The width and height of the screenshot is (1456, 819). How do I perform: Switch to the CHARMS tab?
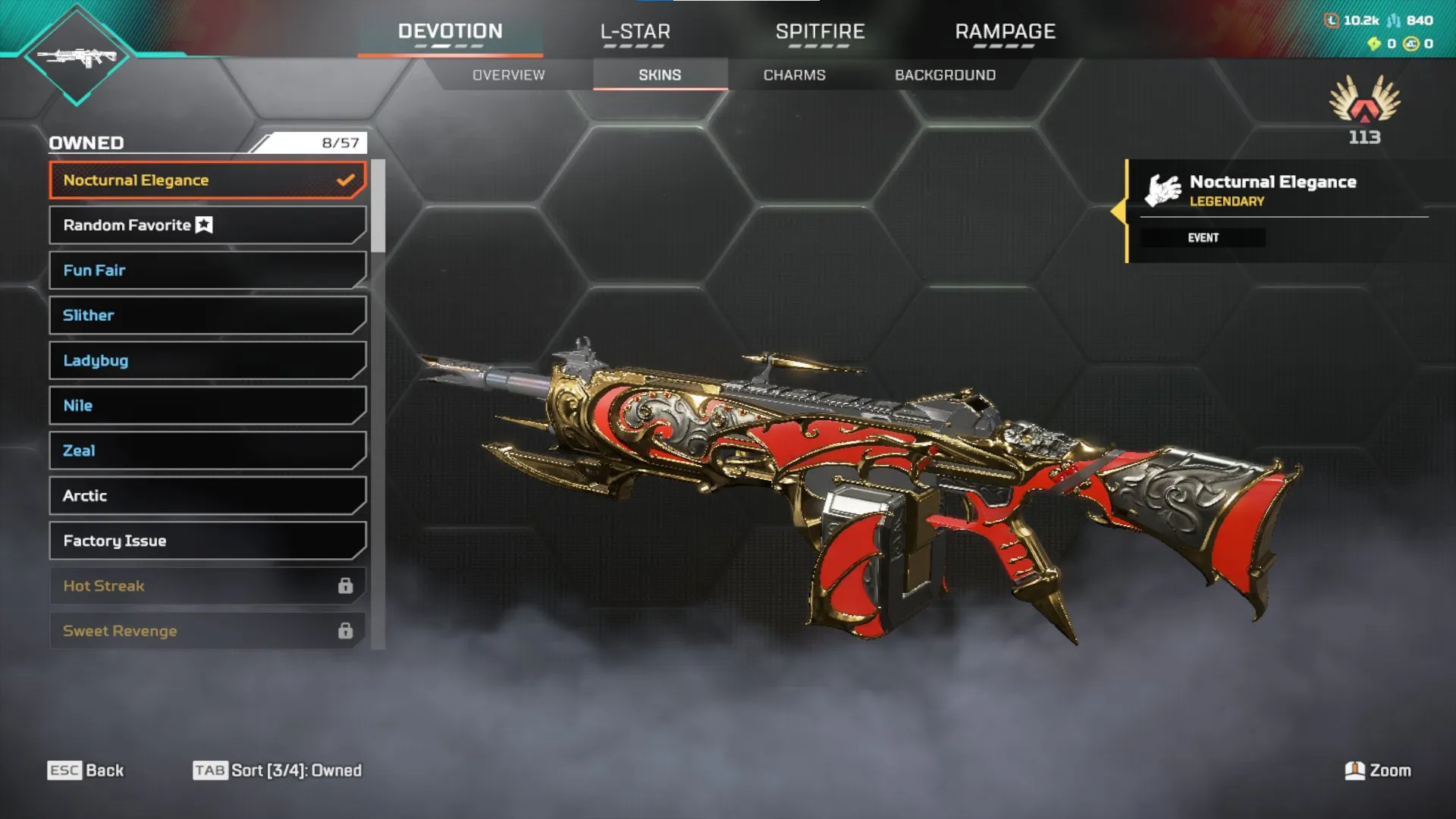click(795, 74)
